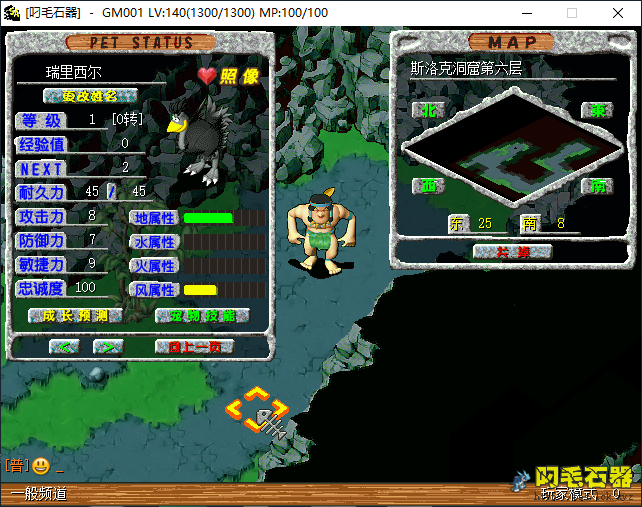Show the next pet with the right arrow
The height and width of the screenshot is (507, 642).
click(x=107, y=346)
